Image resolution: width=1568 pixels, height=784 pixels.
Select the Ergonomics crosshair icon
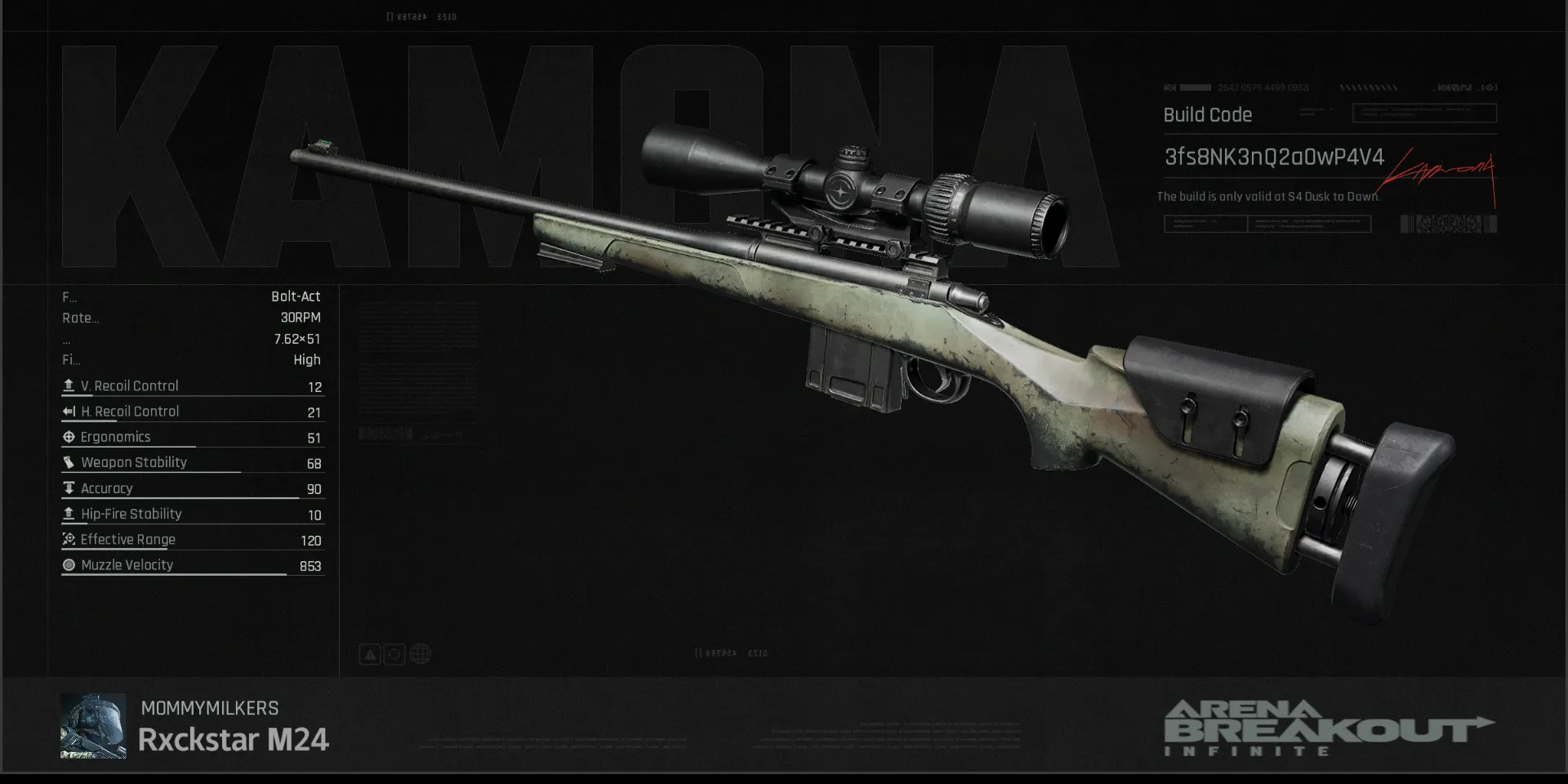pos(69,437)
